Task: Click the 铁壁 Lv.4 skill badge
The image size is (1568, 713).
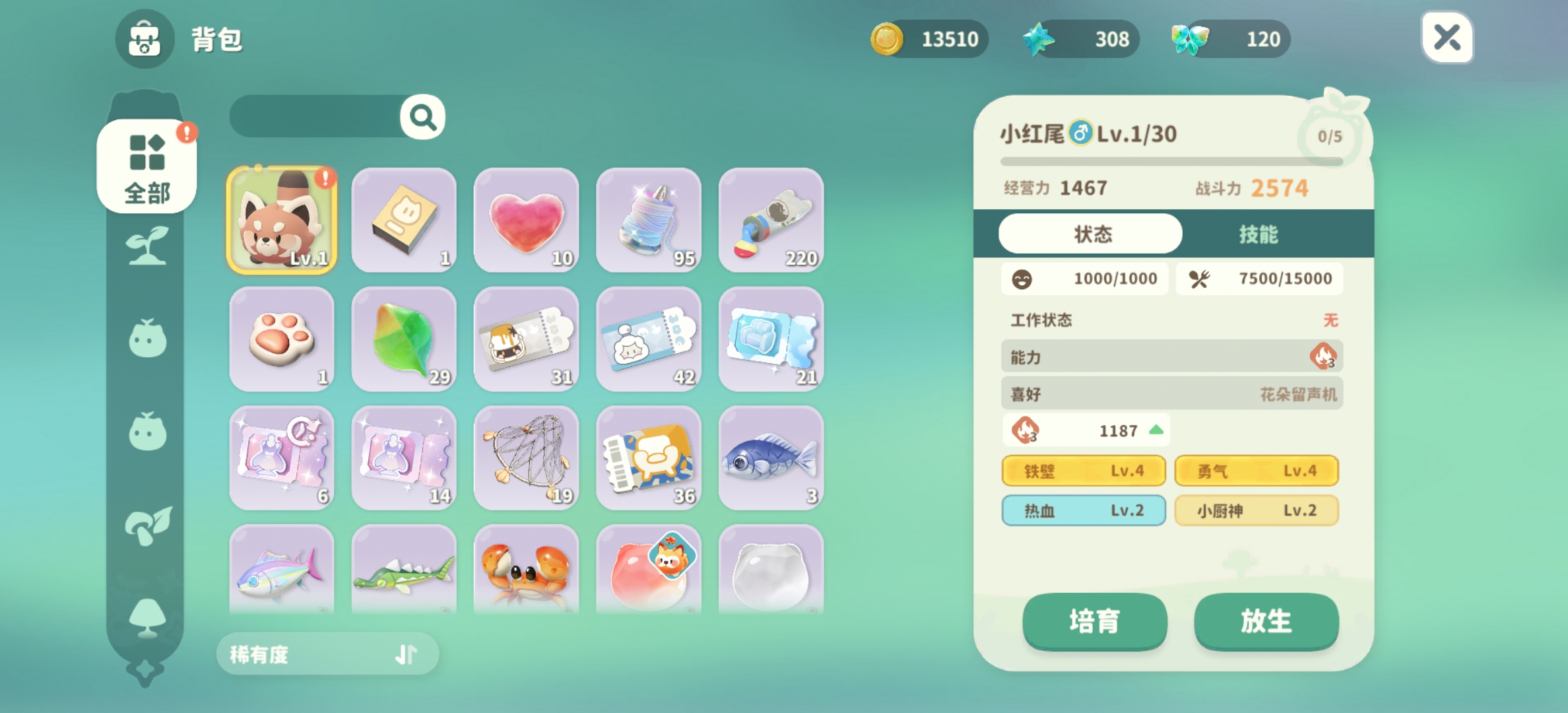Action: (x=1084, y=471)
